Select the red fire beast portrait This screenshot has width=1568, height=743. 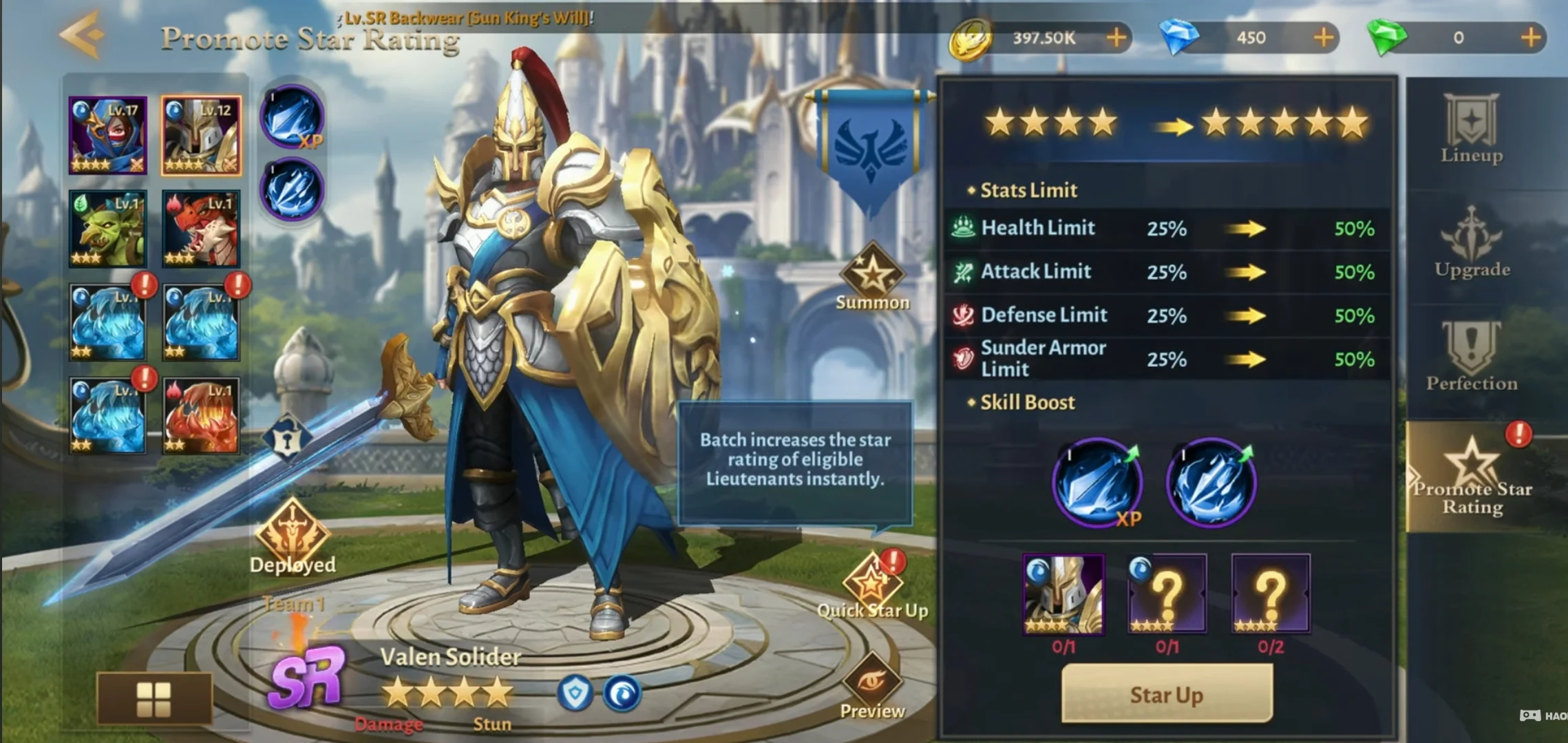(201, 416)
